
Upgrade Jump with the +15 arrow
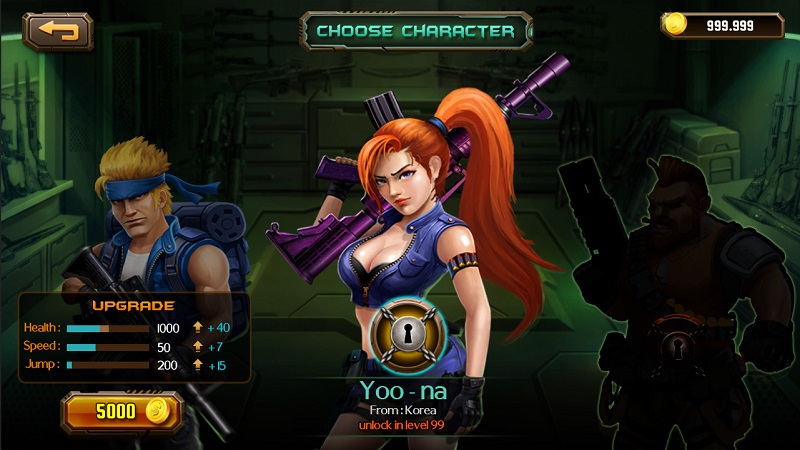(x=198, y=366)
